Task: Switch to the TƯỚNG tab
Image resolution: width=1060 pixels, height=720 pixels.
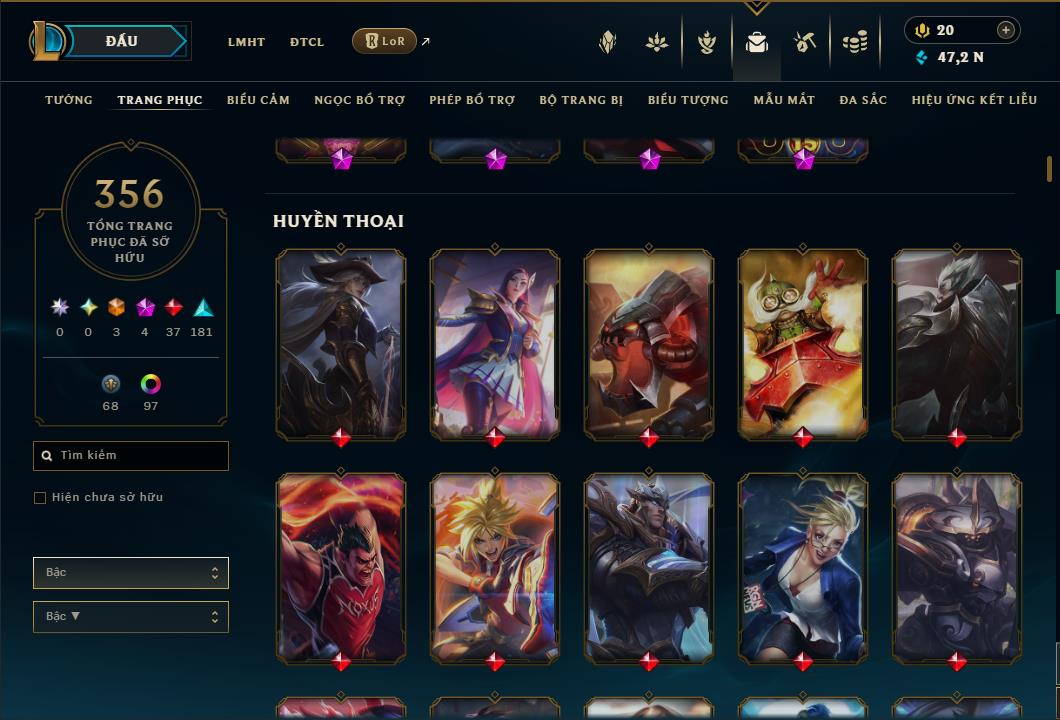Action: point(69,100)
